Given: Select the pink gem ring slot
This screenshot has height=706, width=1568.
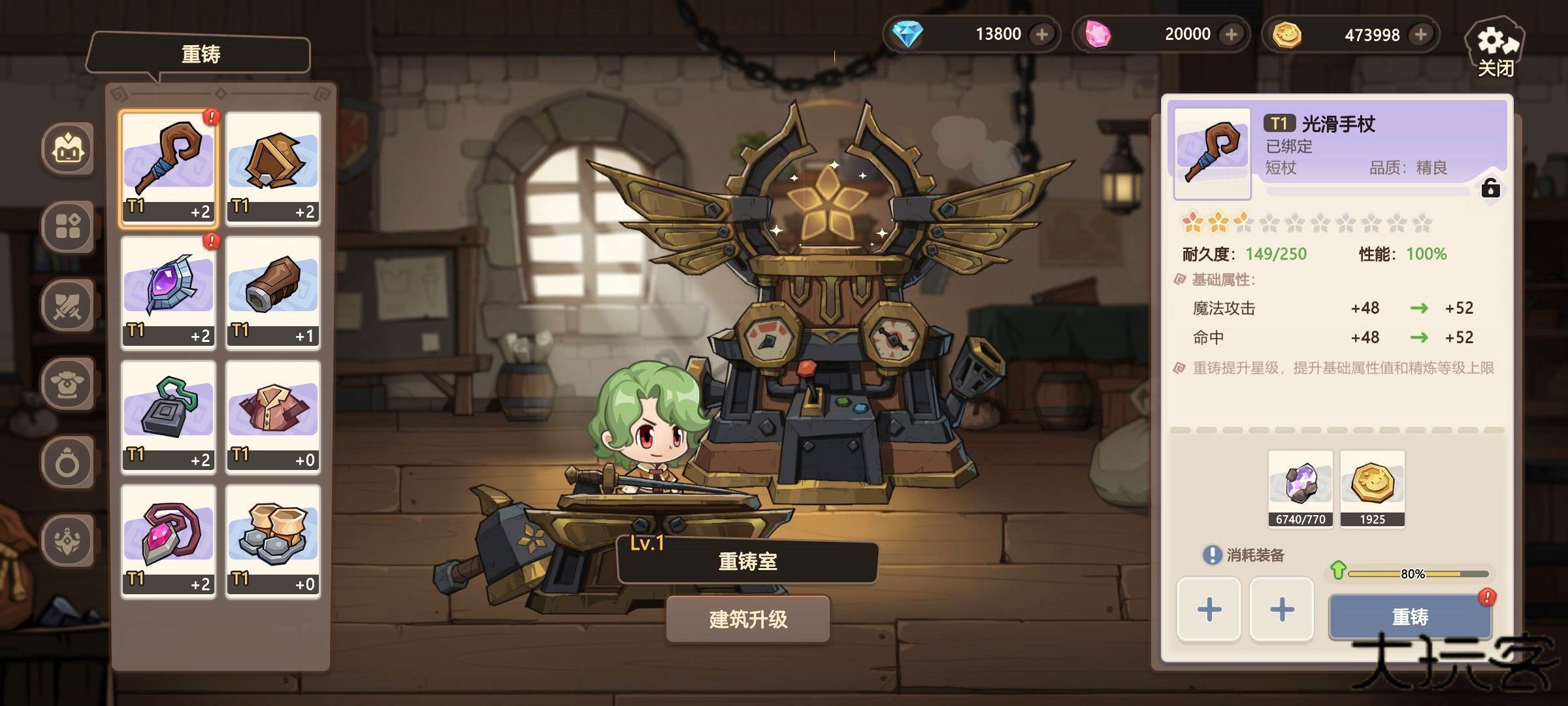Looking at the screenshot, I should 169,541.
